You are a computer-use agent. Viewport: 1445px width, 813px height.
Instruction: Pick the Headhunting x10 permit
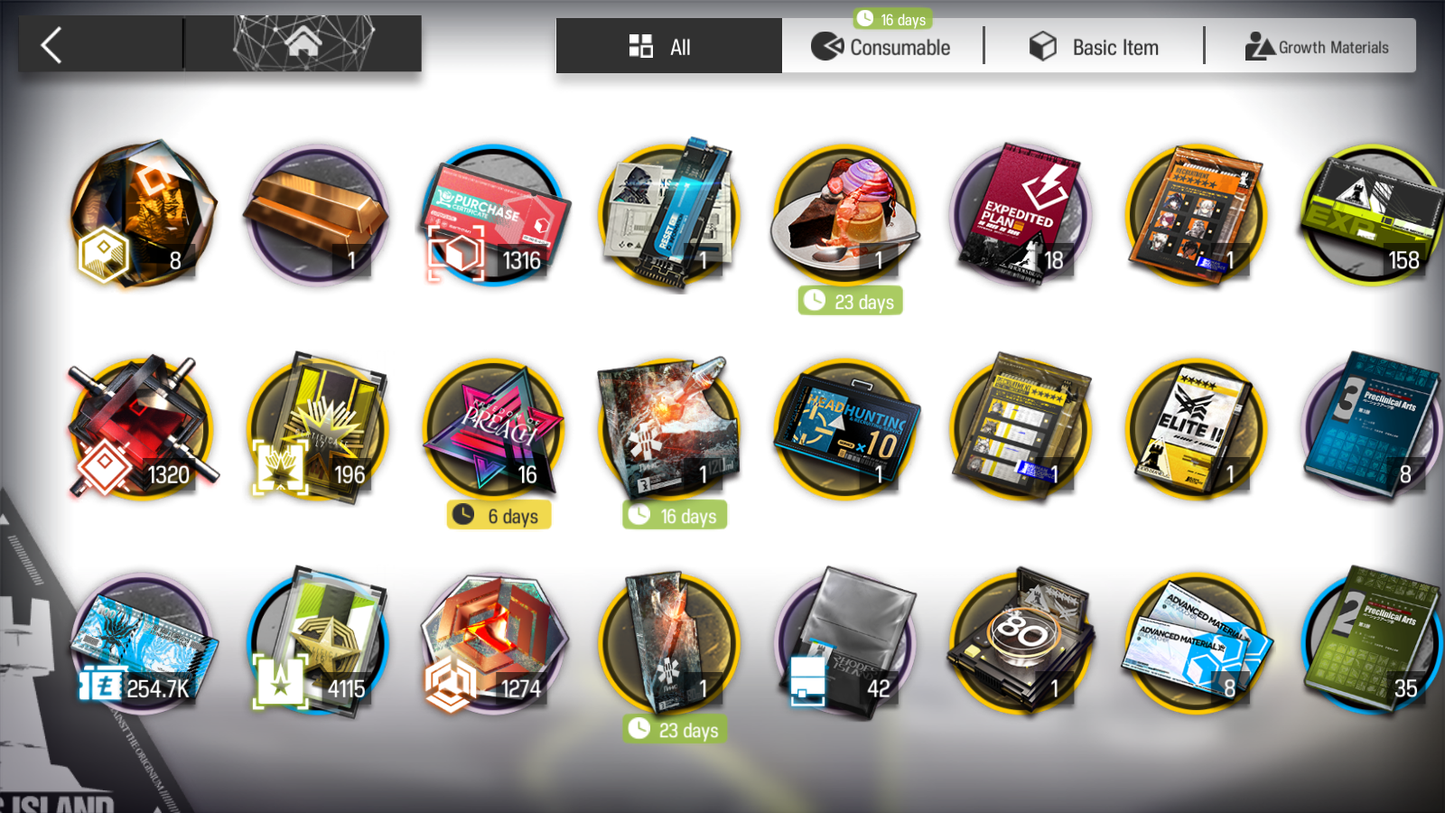point(845,429)
